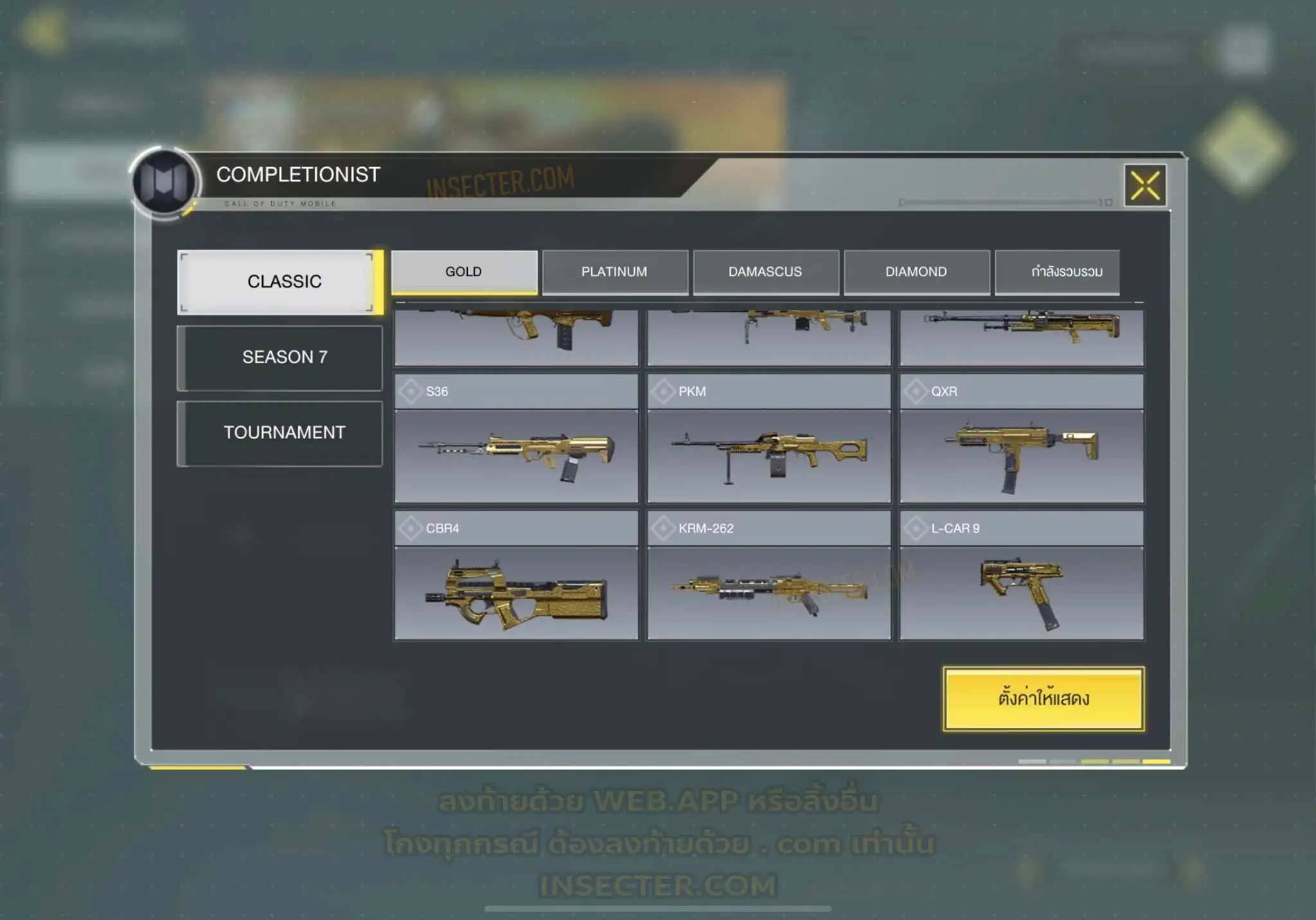
Task: Choose the S36 gold weapon tile
Action: 516,439
